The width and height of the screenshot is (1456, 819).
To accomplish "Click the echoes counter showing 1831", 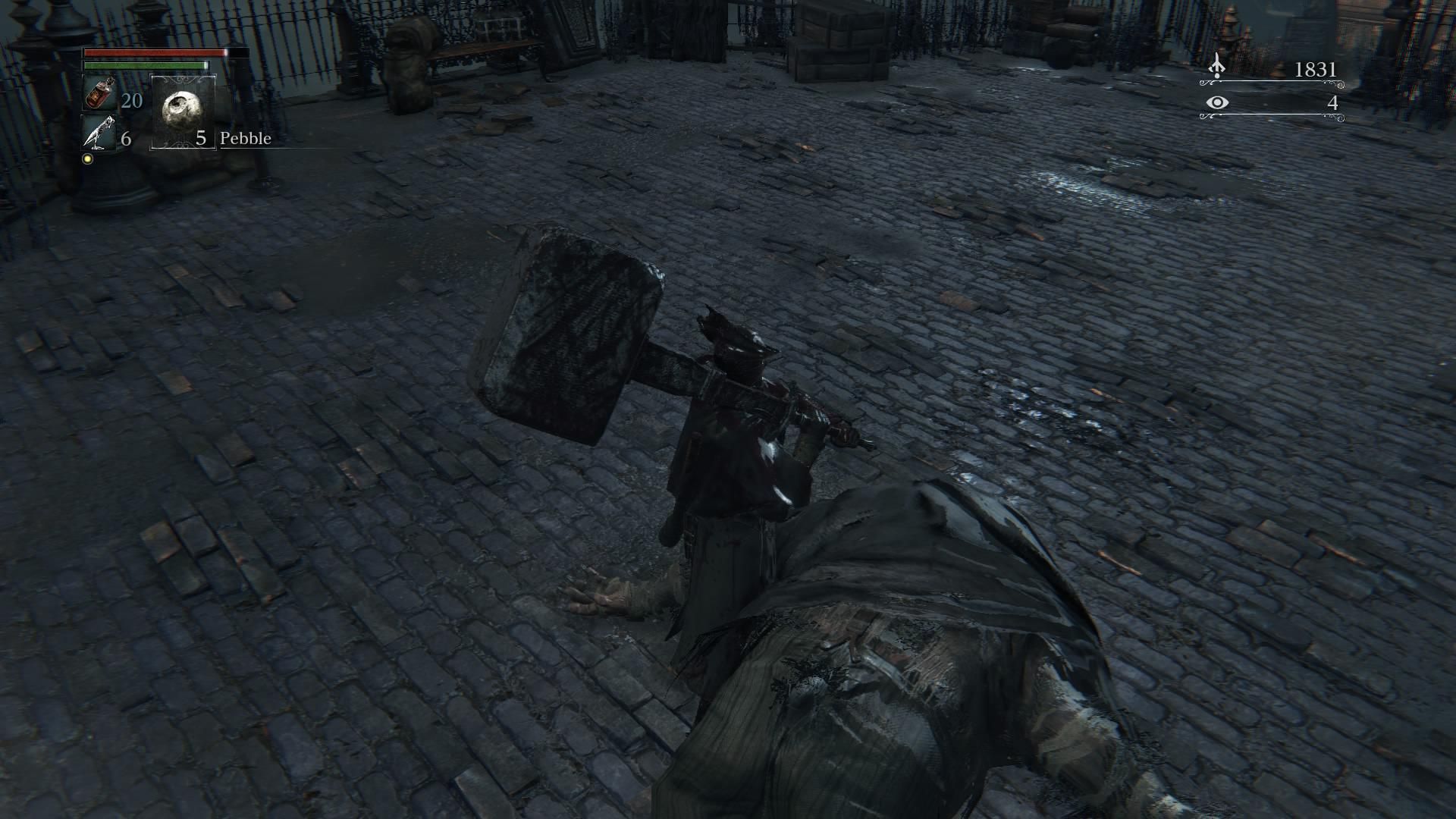I will 1316,70.
